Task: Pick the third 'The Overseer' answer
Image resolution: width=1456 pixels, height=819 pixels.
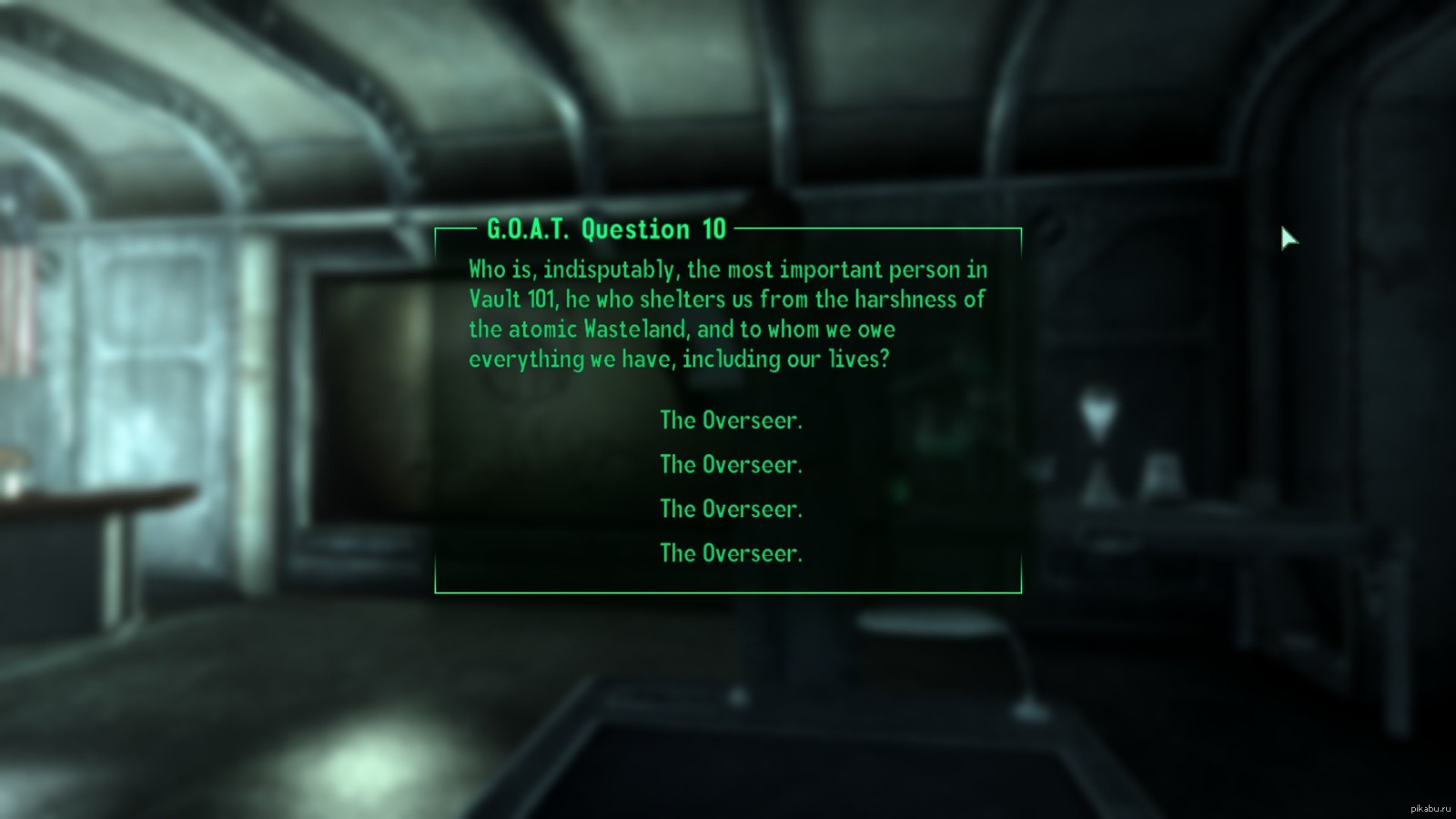Action: [731, 509]
